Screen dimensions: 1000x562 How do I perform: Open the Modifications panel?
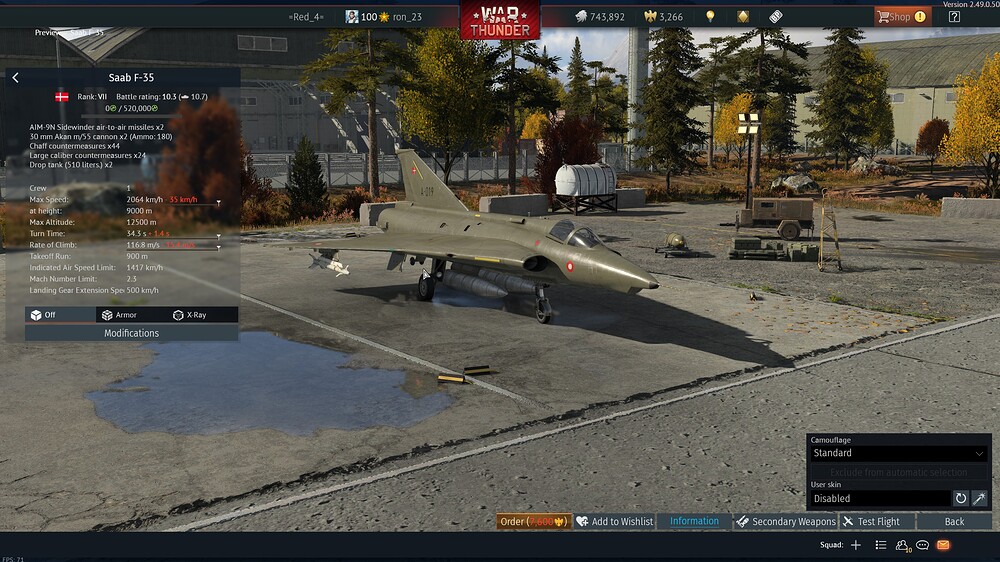click(x=131, y=333)
